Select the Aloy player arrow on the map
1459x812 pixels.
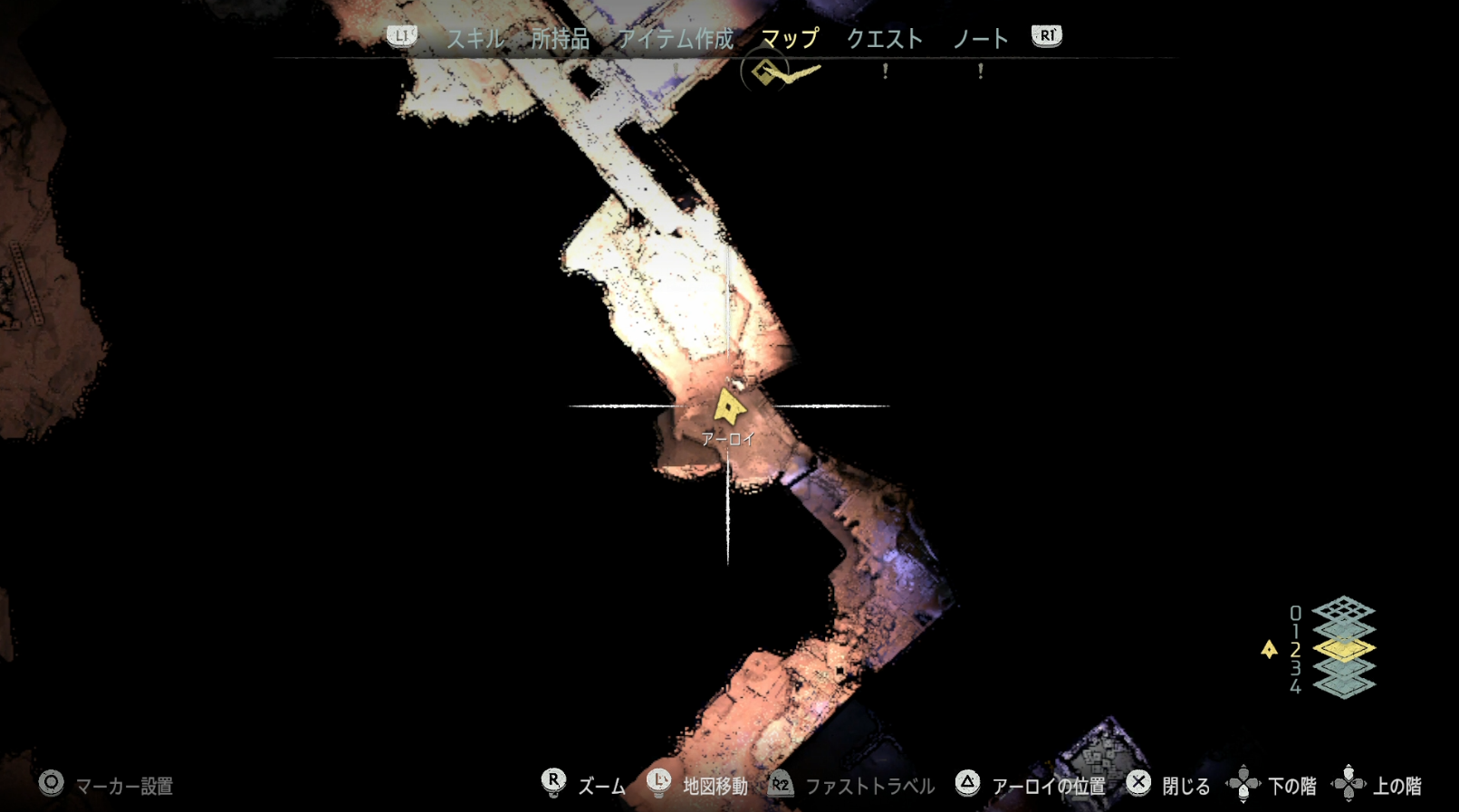(x=730, y=409)
